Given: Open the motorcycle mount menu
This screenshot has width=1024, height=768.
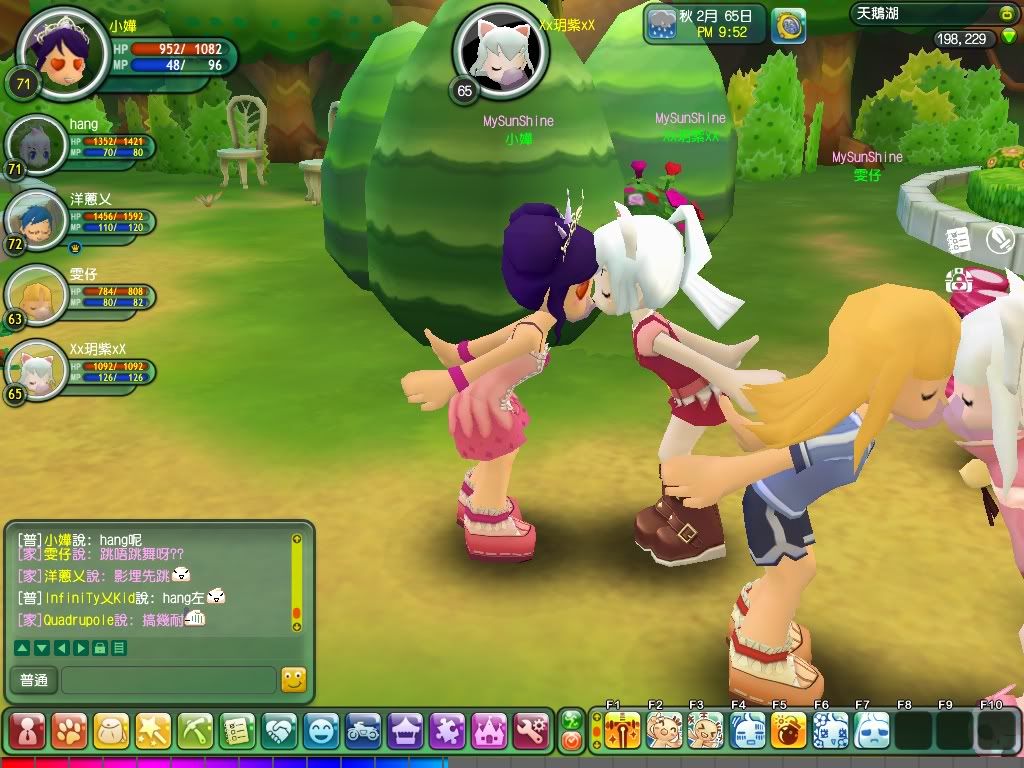Looking at the screenshot, I should coord(363,731).
